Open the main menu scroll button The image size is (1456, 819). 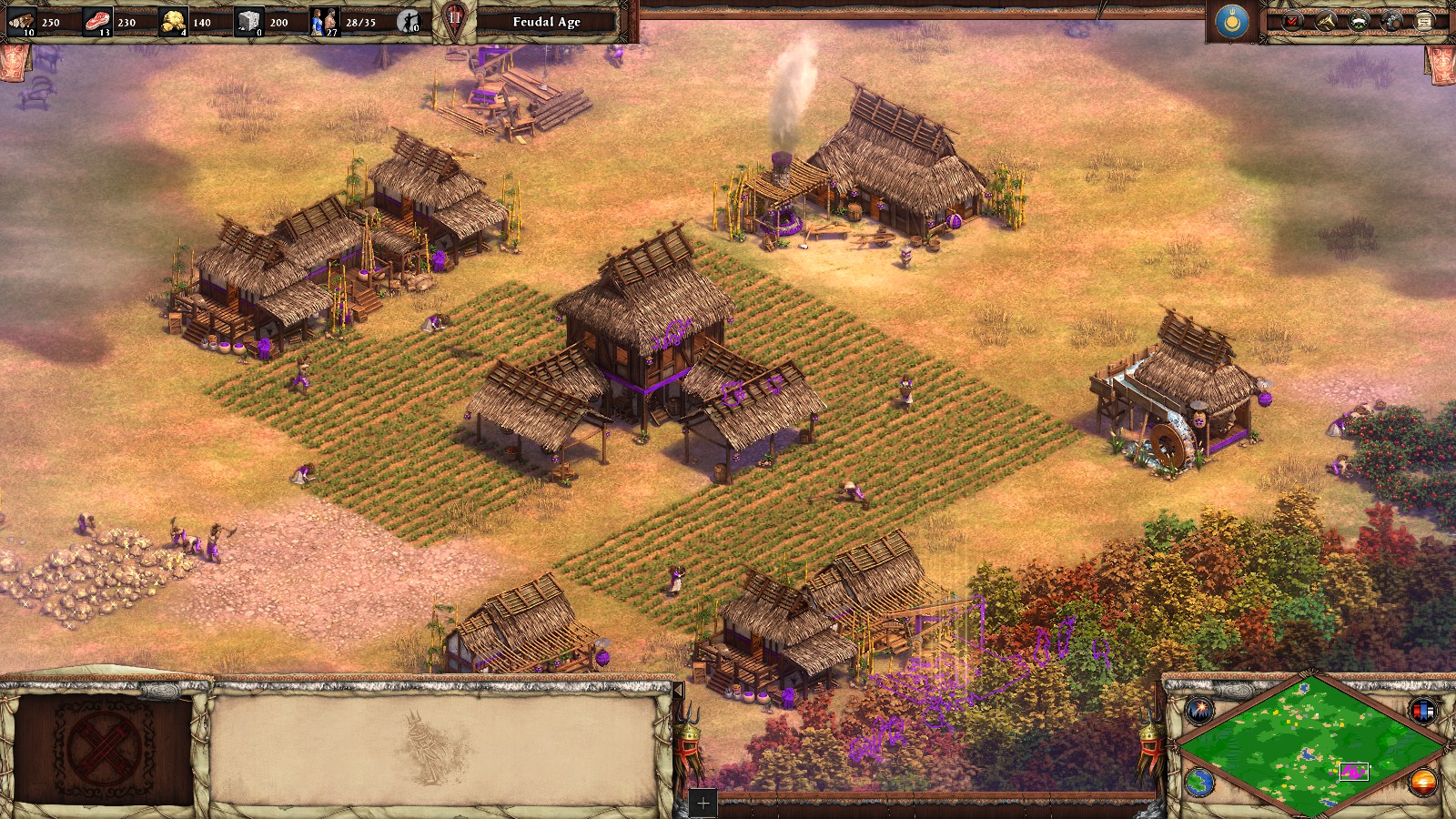point(1425,21)
